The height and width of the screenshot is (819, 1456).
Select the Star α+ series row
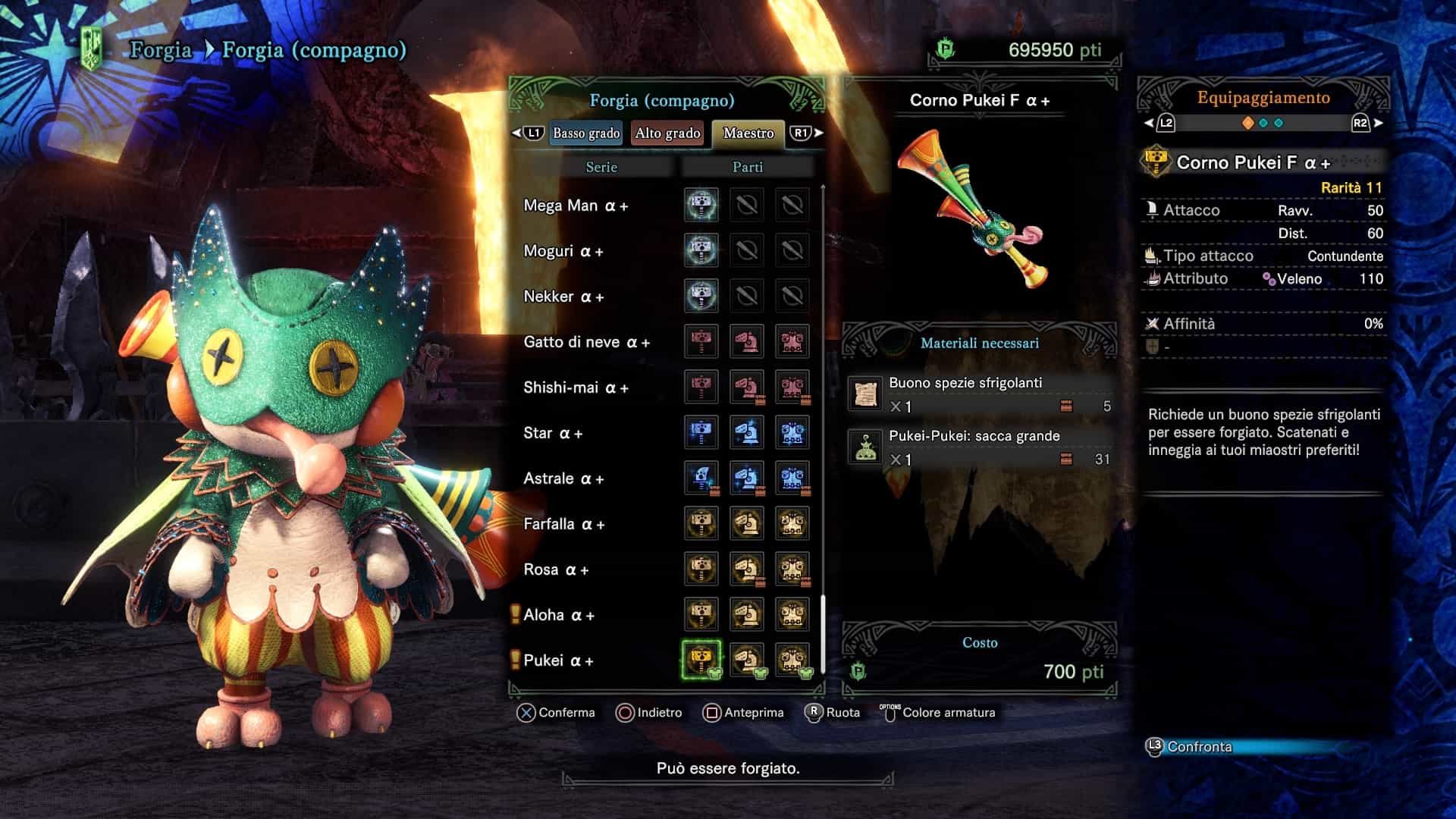(x=553, y=433)
